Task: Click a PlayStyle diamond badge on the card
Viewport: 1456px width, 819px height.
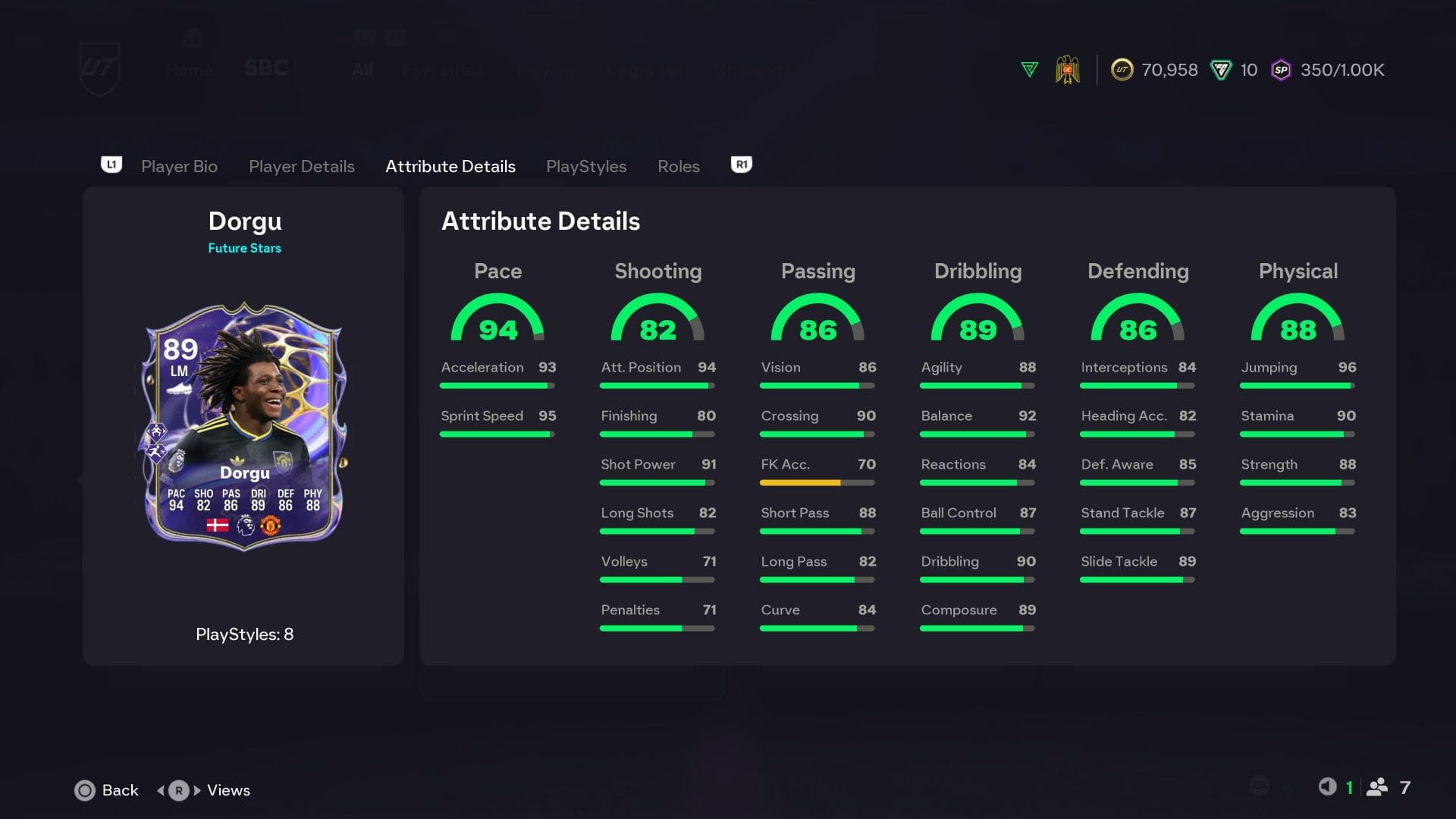Action: point(157,433)
